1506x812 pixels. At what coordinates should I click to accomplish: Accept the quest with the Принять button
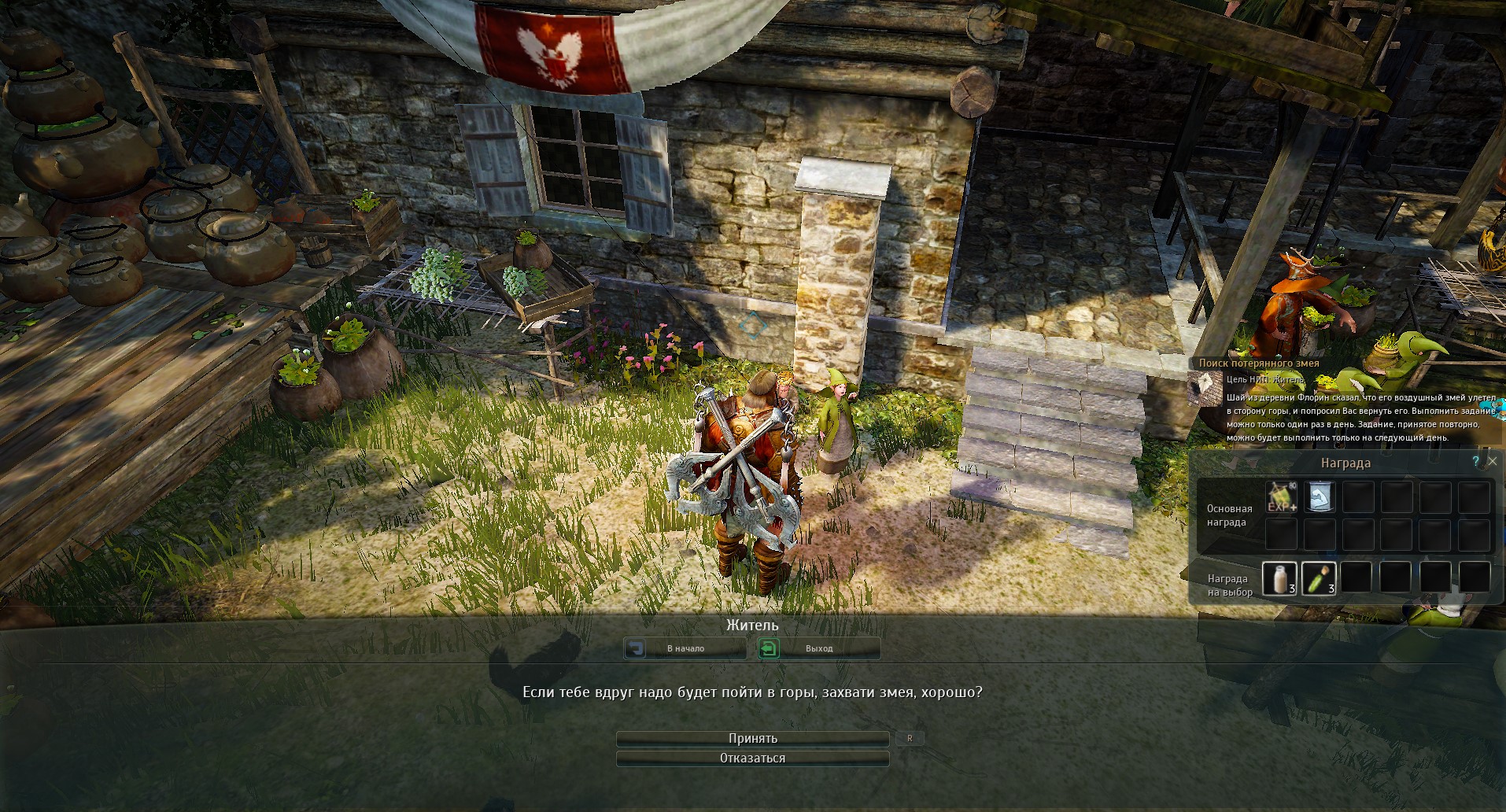pyautogui.click(x=752, y=739)
